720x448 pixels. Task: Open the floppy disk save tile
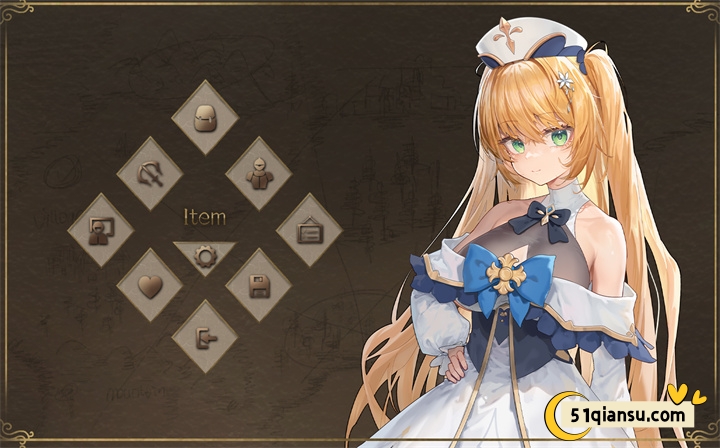[258, 285]
